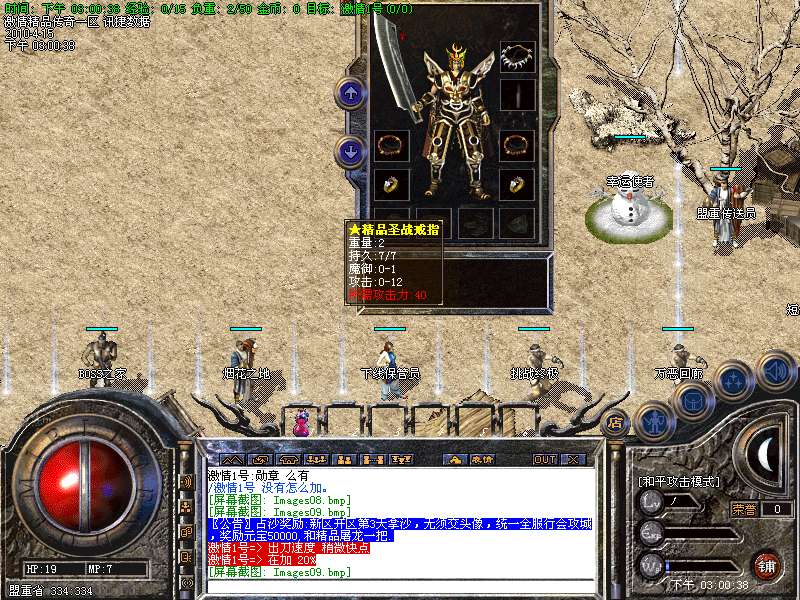800x600 pixels.
Task: Select the right bracelet slot
Action: [x=517, y=146]
